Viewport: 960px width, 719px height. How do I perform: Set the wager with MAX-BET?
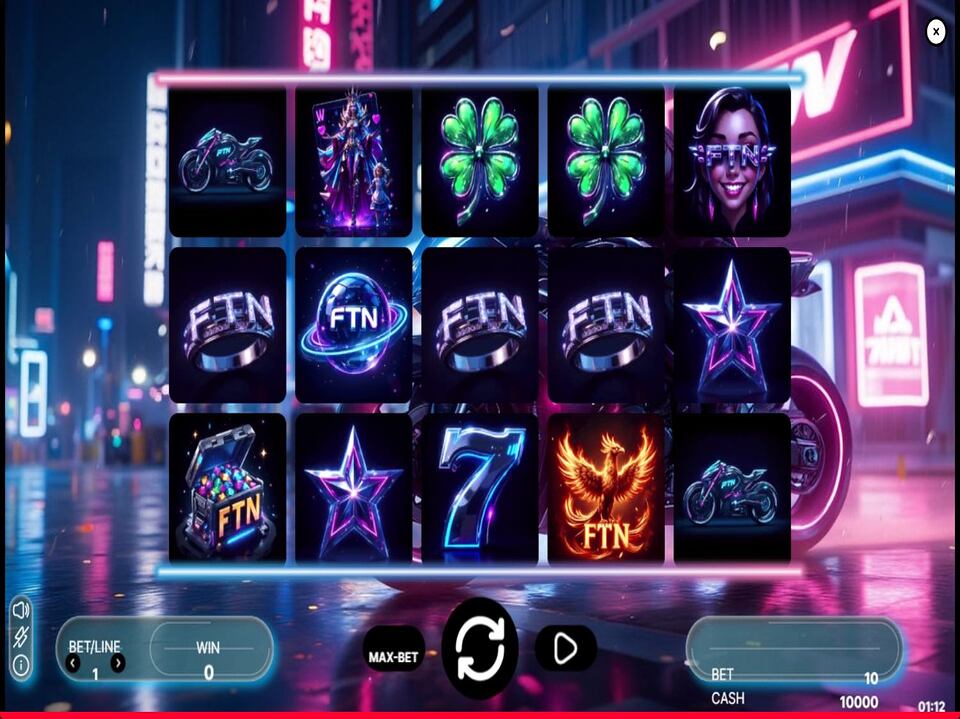(x=393, y=657)
